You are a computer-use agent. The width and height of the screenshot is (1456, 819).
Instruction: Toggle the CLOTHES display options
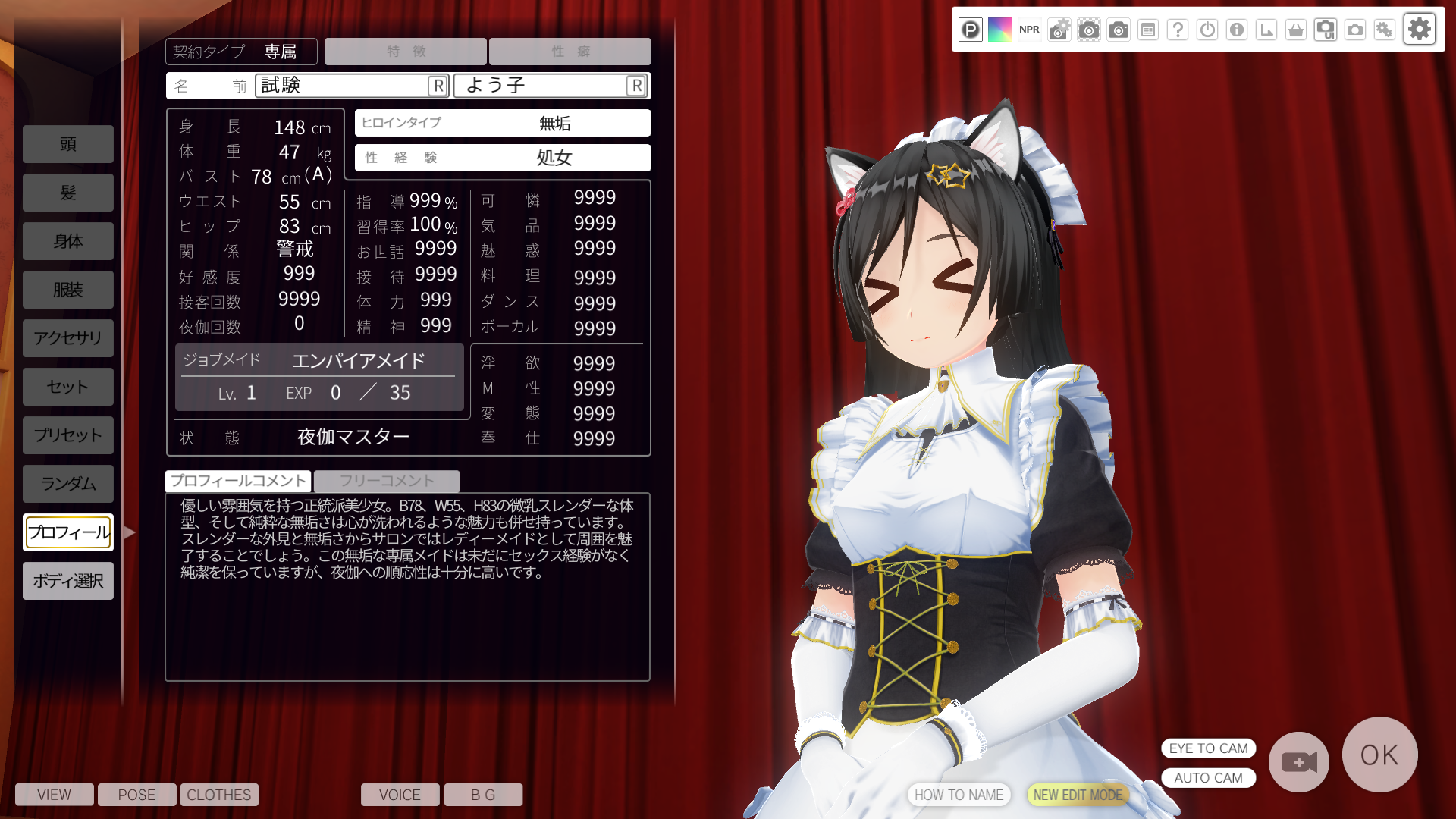click(219, 795)
